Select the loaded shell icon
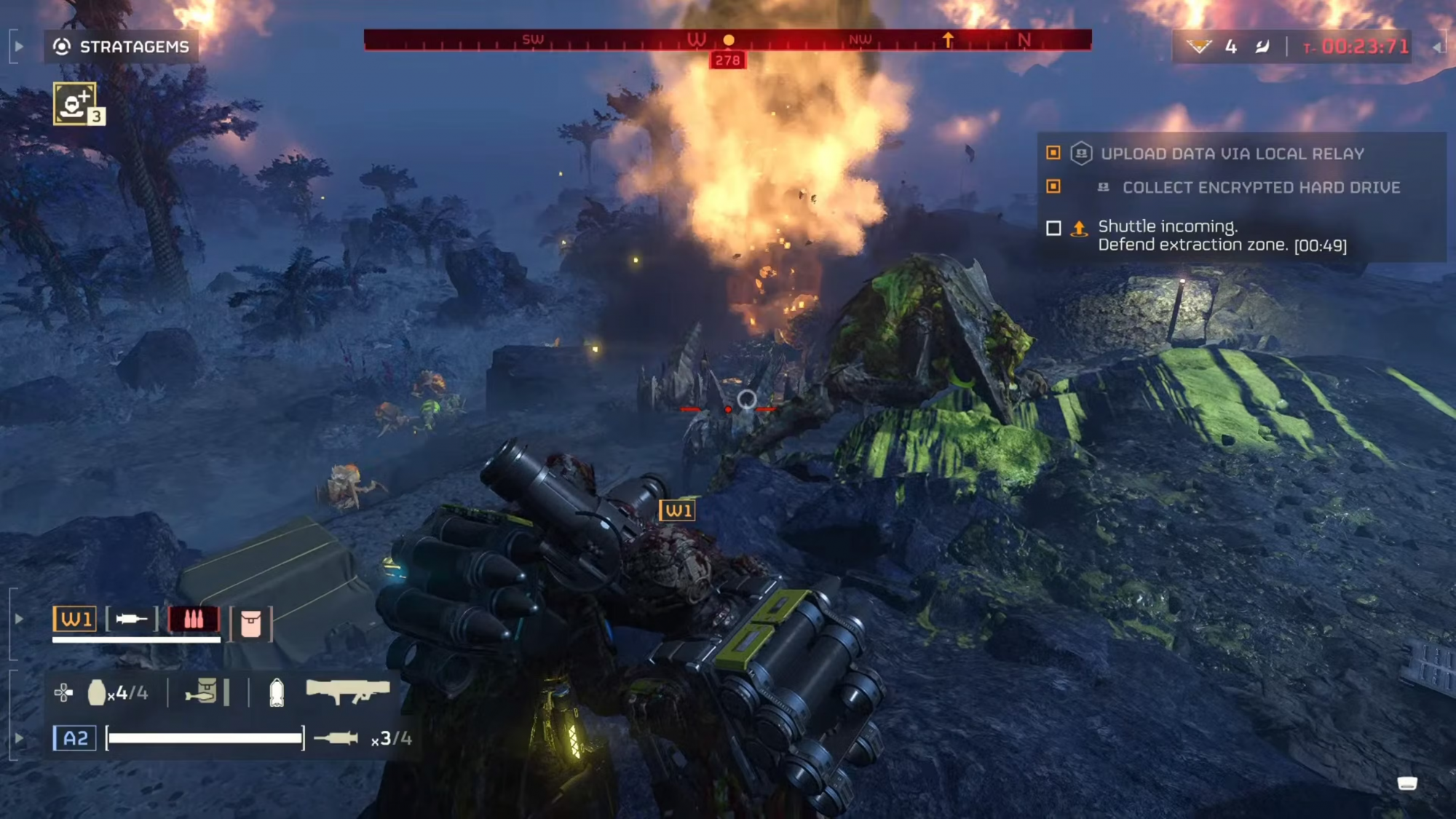Image resolution: width=1456 pixels, height=819 pixels. tap(277, 692)
